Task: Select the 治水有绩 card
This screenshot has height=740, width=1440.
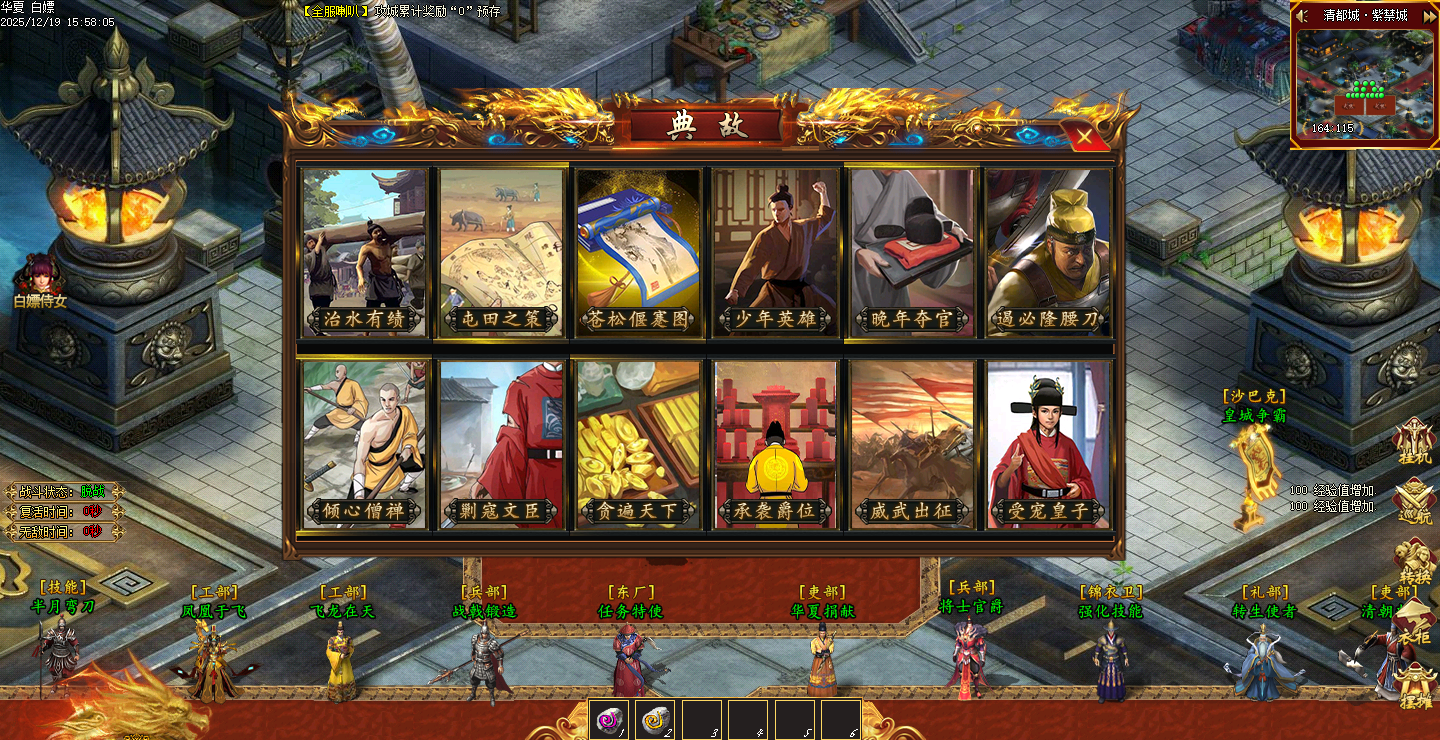Action: pos(364,251)
